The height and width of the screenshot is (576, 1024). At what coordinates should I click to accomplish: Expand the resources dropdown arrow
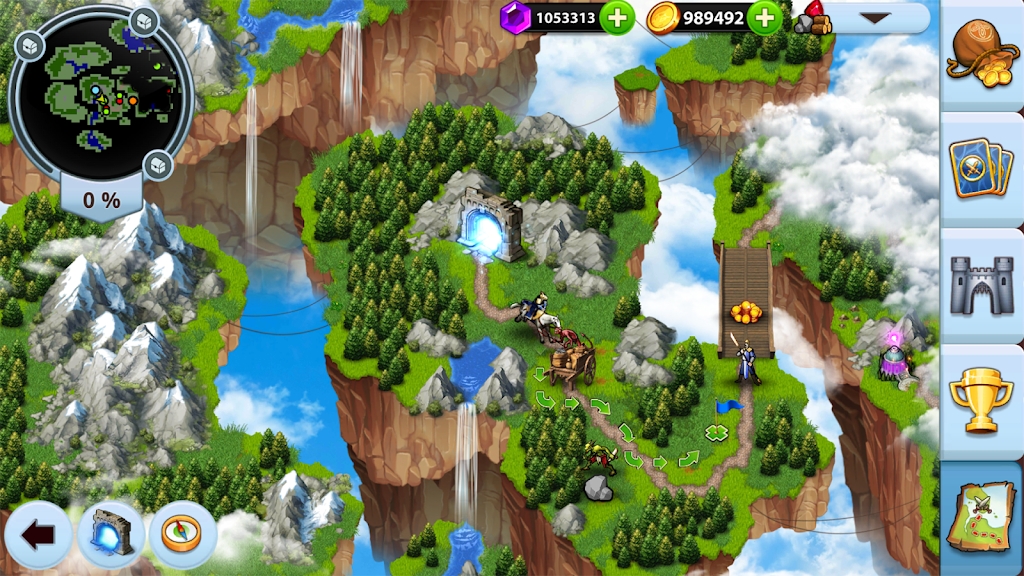click(x=875, y=18)
